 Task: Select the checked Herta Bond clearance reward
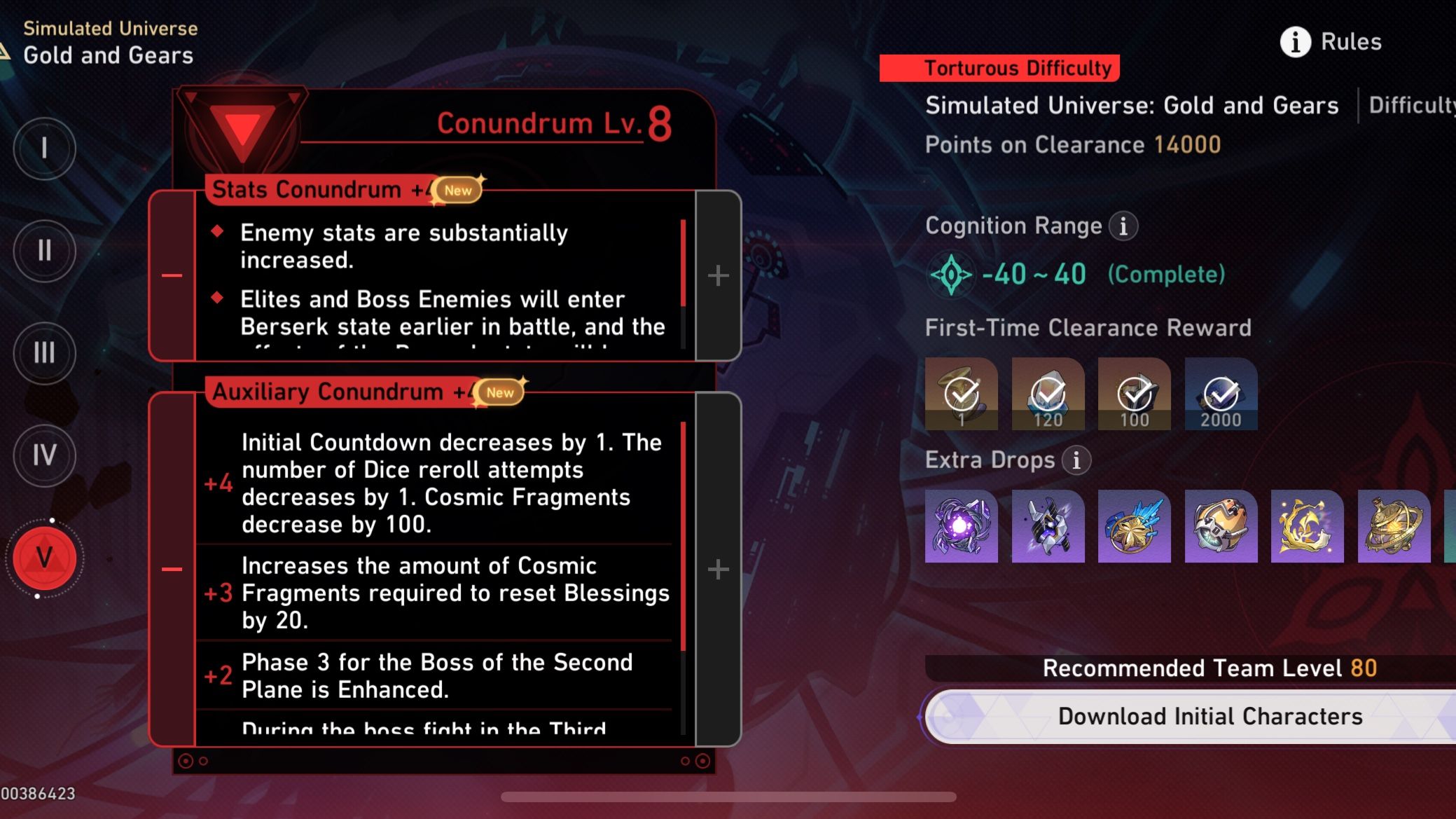coord(961,393)
